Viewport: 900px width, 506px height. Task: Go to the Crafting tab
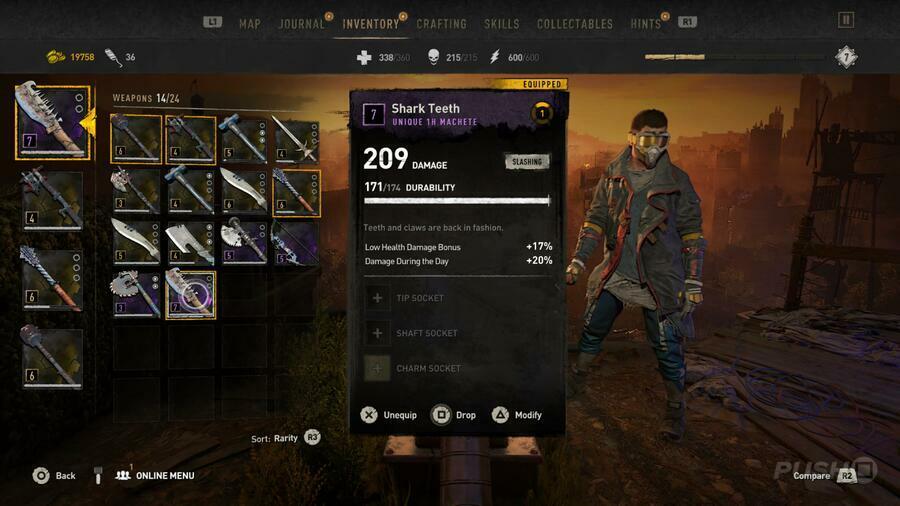point(441,23)
